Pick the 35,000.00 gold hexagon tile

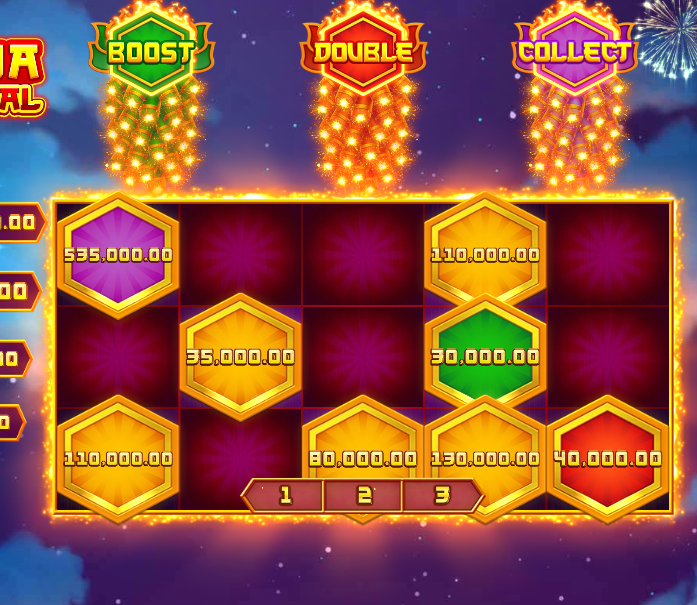click(x=240, y=356)
